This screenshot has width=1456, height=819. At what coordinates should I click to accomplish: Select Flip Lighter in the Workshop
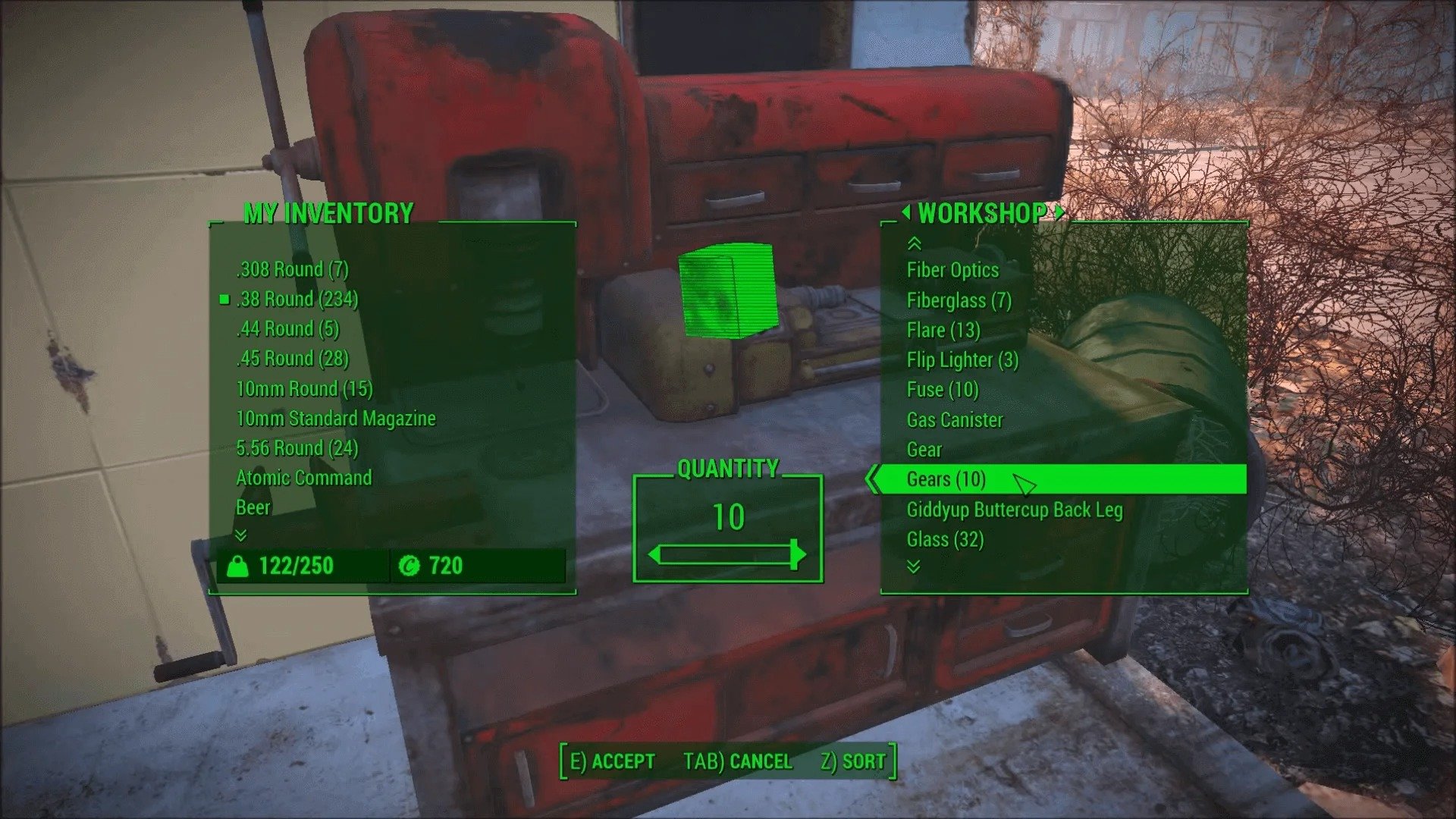pos(962,359)
